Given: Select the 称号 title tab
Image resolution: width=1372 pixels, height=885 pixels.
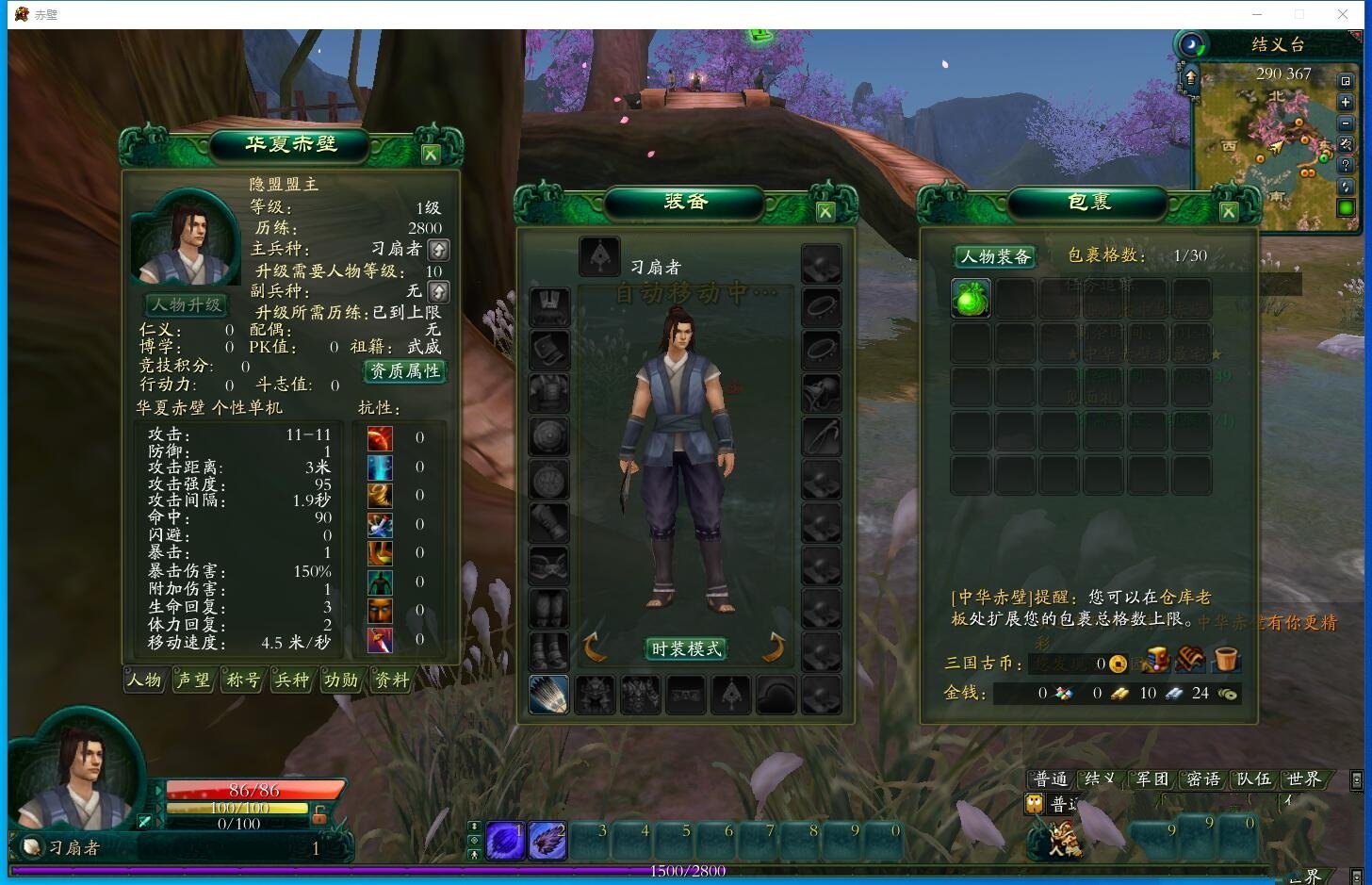Looking at the screenshot, I should tap(242, 680).
